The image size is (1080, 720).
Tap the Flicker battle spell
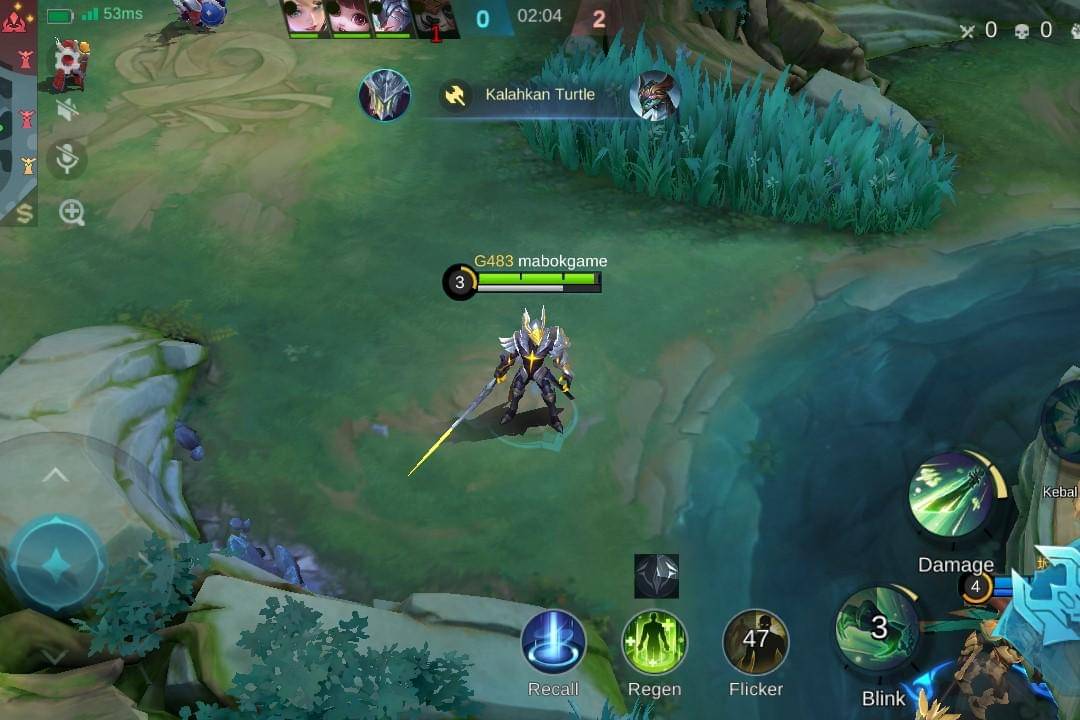click(x=756, y=642)
